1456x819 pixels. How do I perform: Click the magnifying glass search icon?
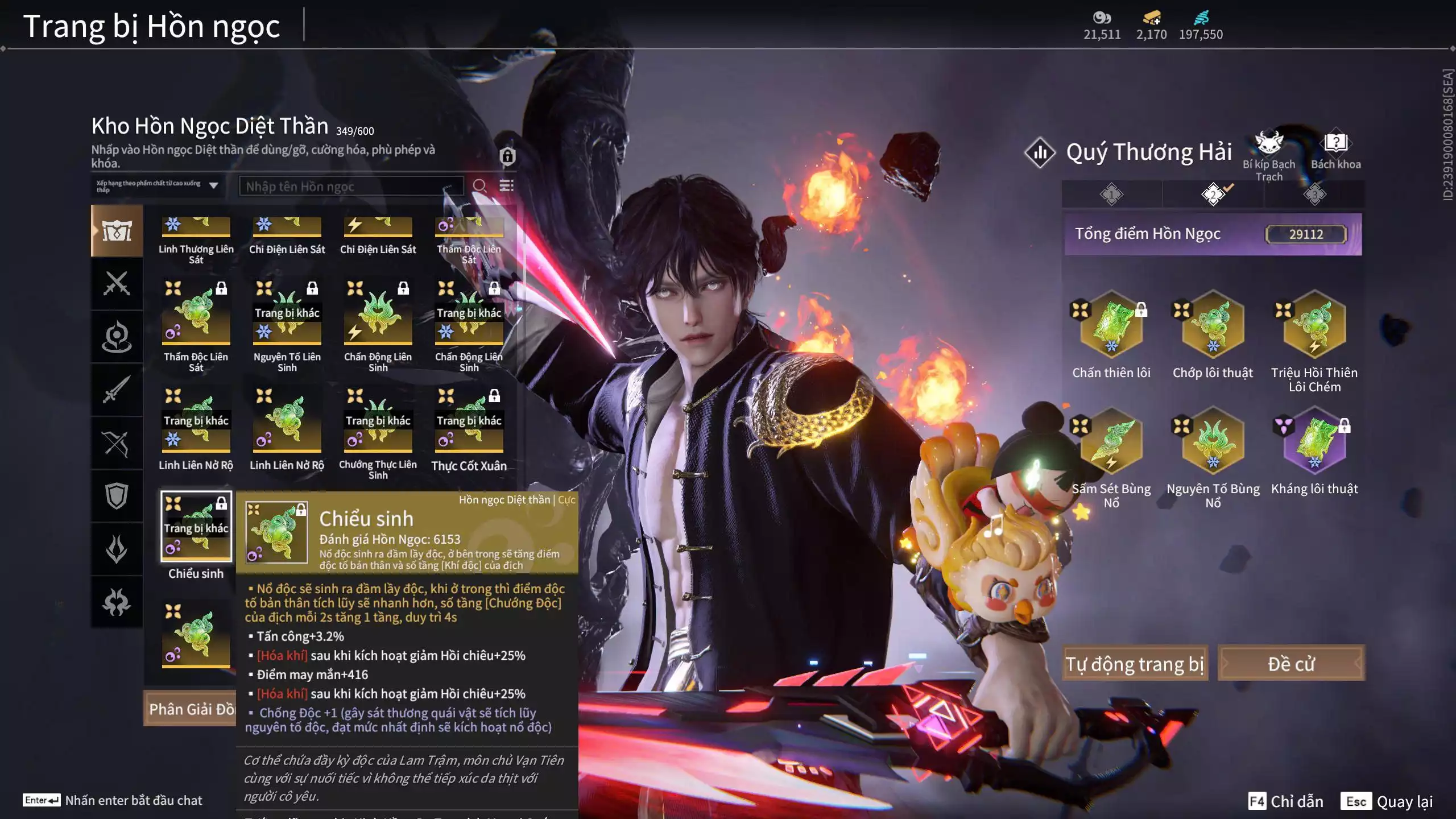[479, 186]
